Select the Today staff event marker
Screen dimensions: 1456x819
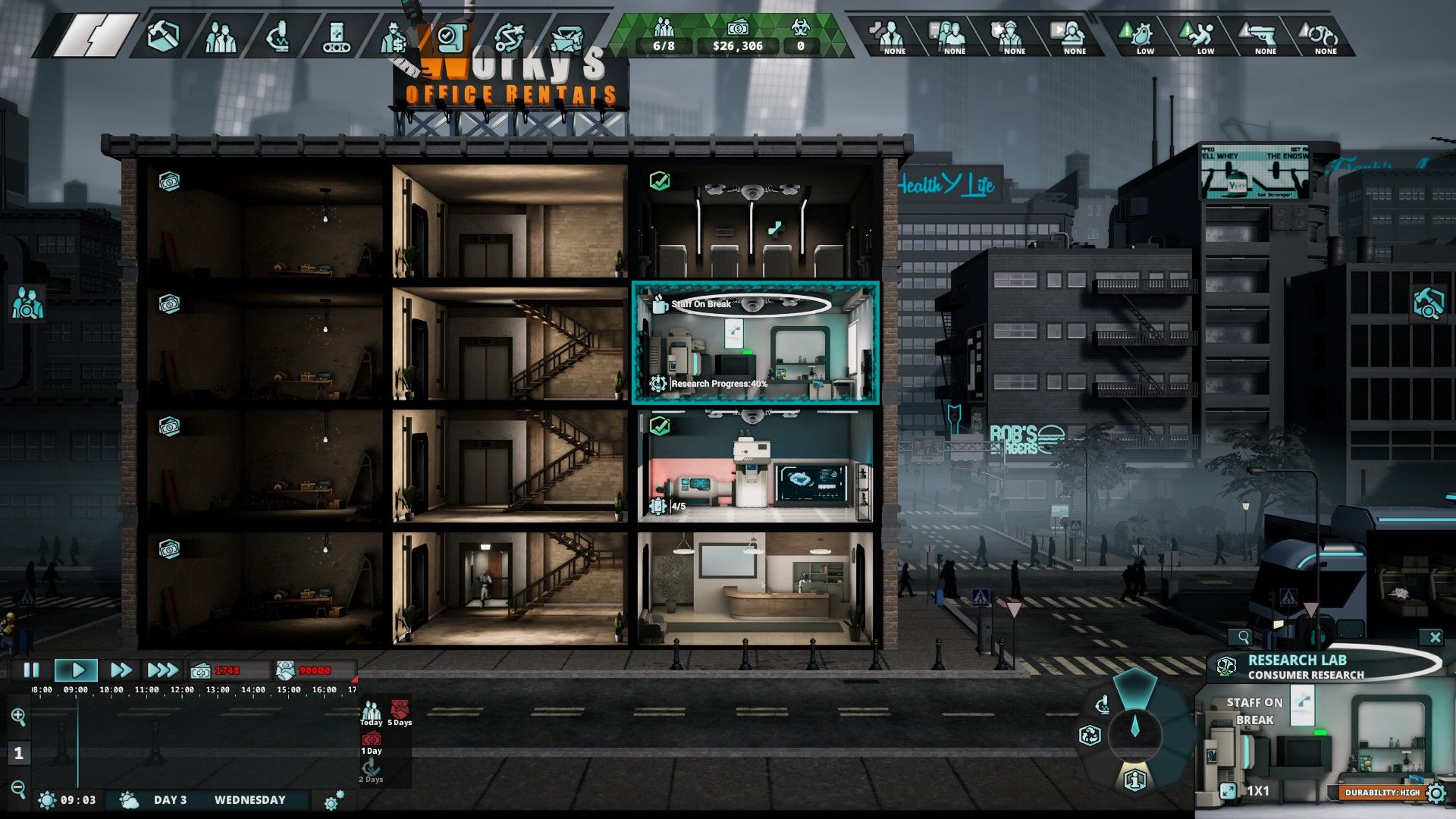371,713
